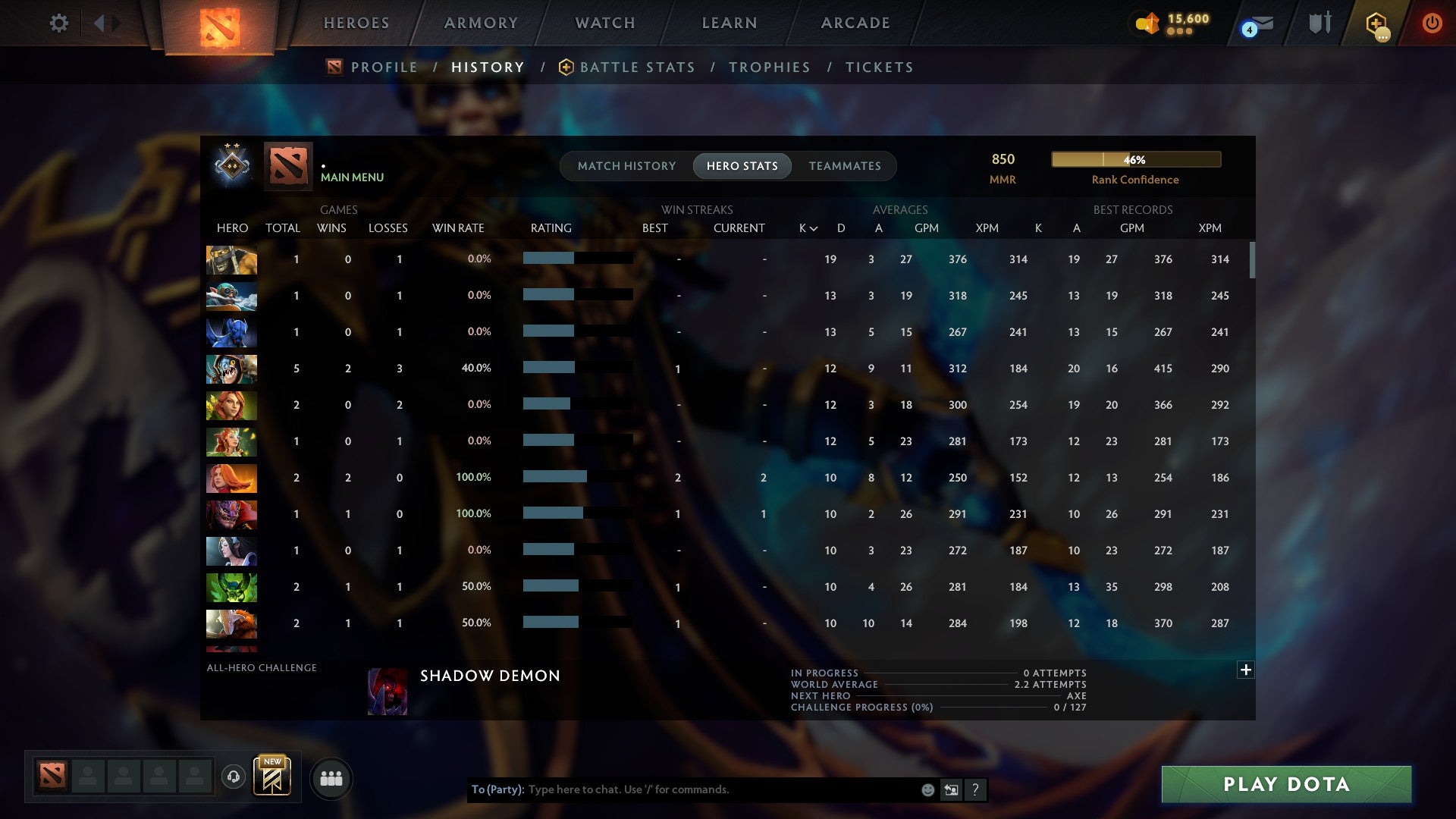Click the Rank Confidence progress bar
The height and width of the screenshot is (819, 1456).
click(1135, 159)
